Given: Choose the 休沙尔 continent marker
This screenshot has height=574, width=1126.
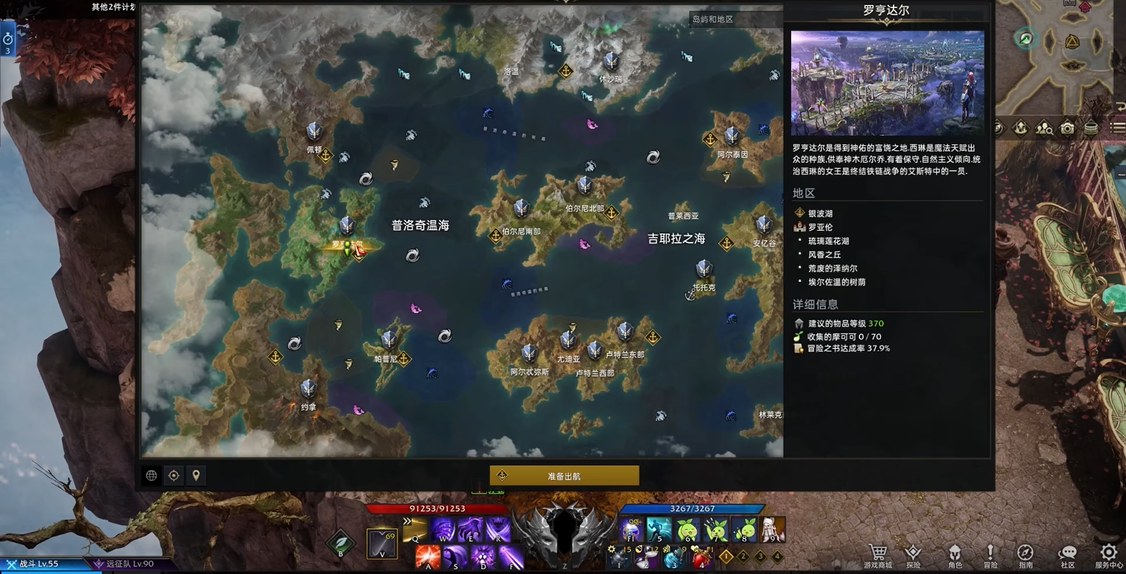Looking at the screenshot, I should (x=610, y=62).
